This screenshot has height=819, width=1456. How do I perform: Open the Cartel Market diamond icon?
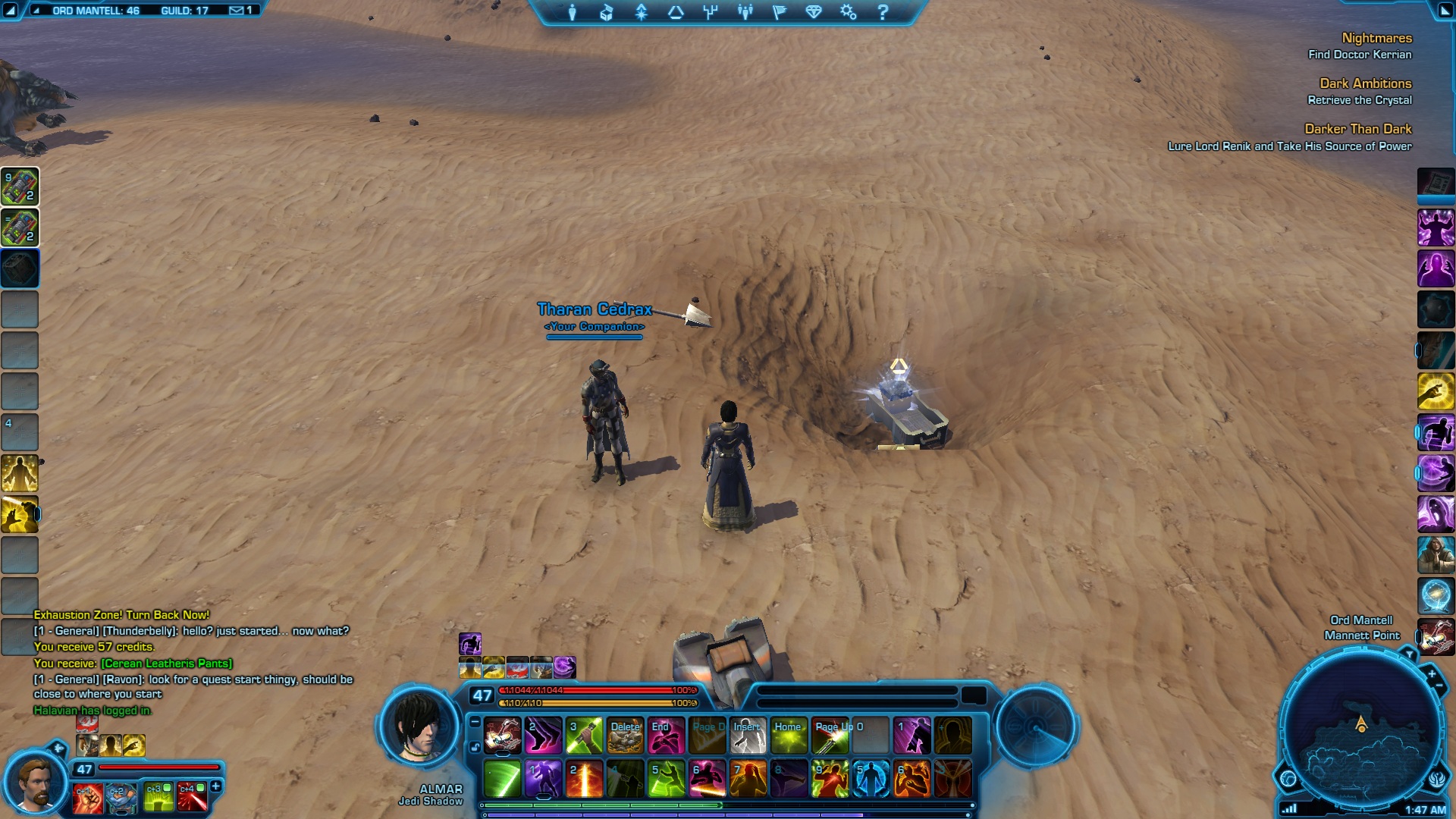814,12
